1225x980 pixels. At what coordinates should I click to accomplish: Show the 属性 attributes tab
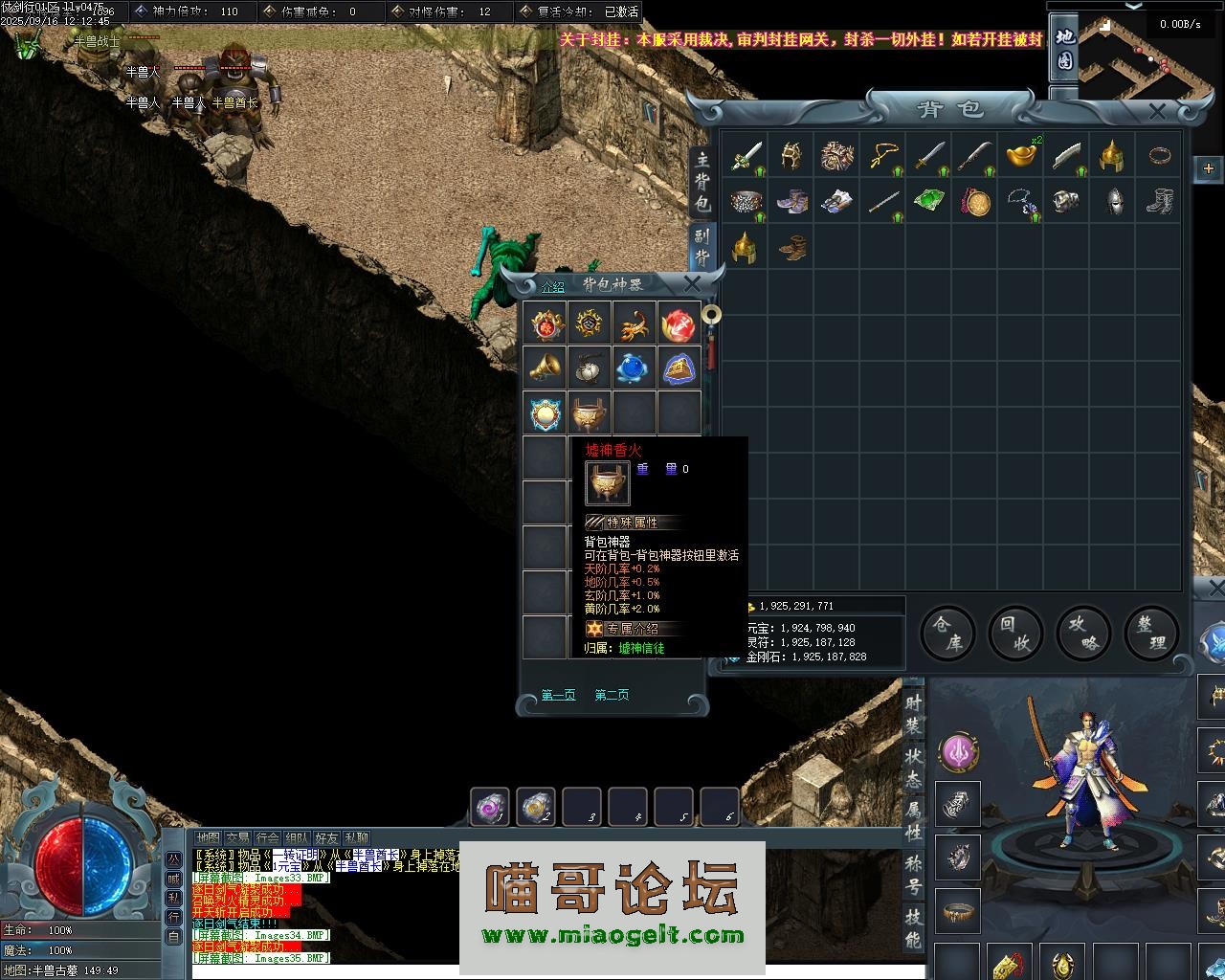(913, 822)
